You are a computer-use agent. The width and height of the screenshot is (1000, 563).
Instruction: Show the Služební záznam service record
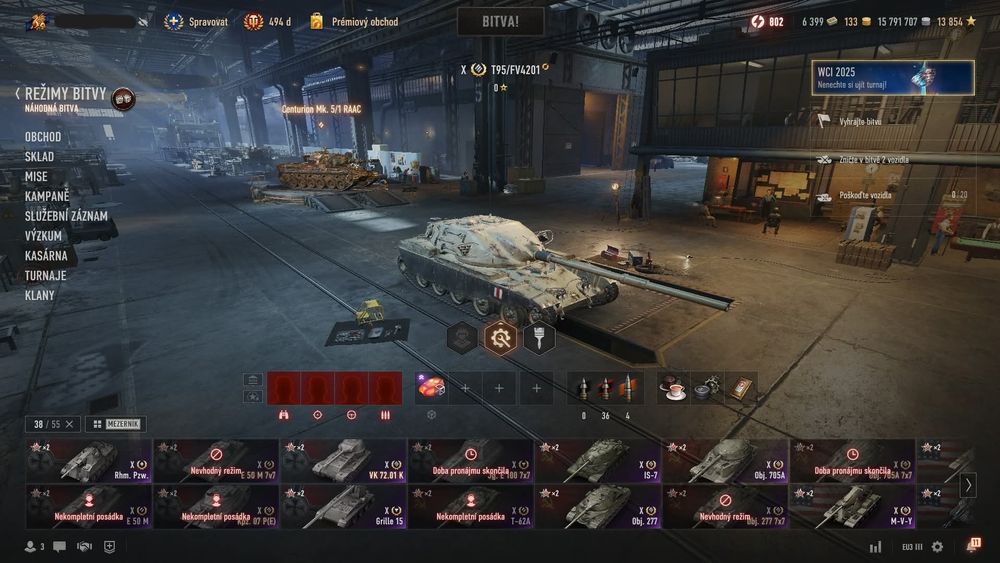pyautogui.click(x=66, y=216)
